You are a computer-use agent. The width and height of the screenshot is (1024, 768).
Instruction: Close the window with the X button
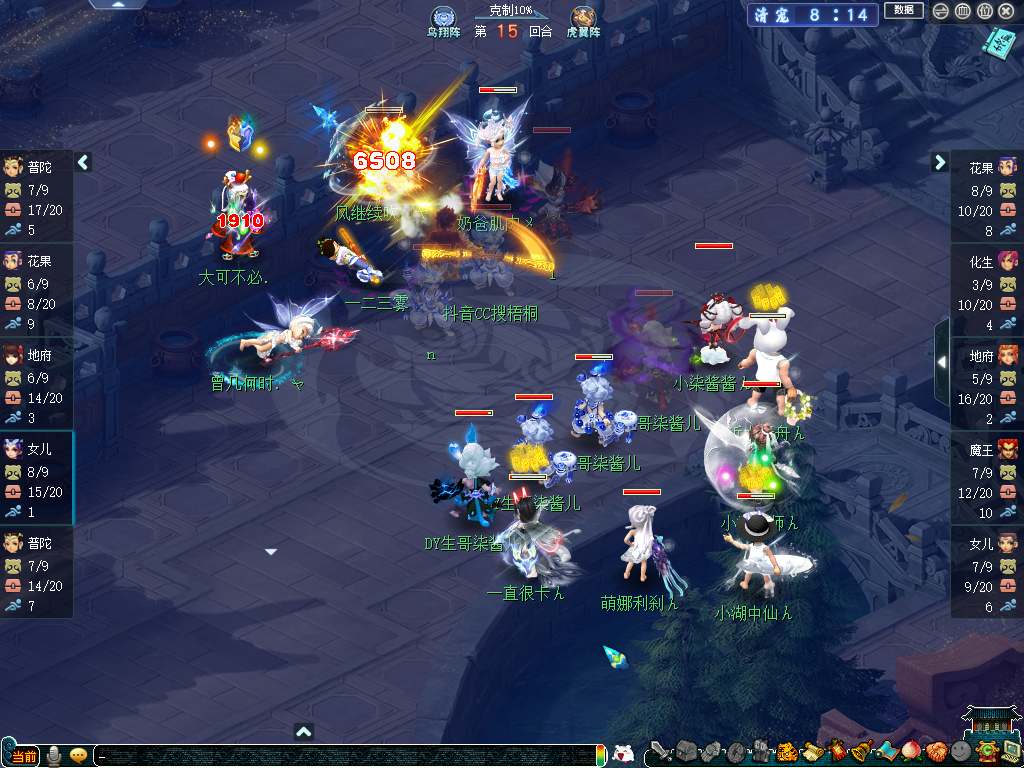tap(1006, 11)
